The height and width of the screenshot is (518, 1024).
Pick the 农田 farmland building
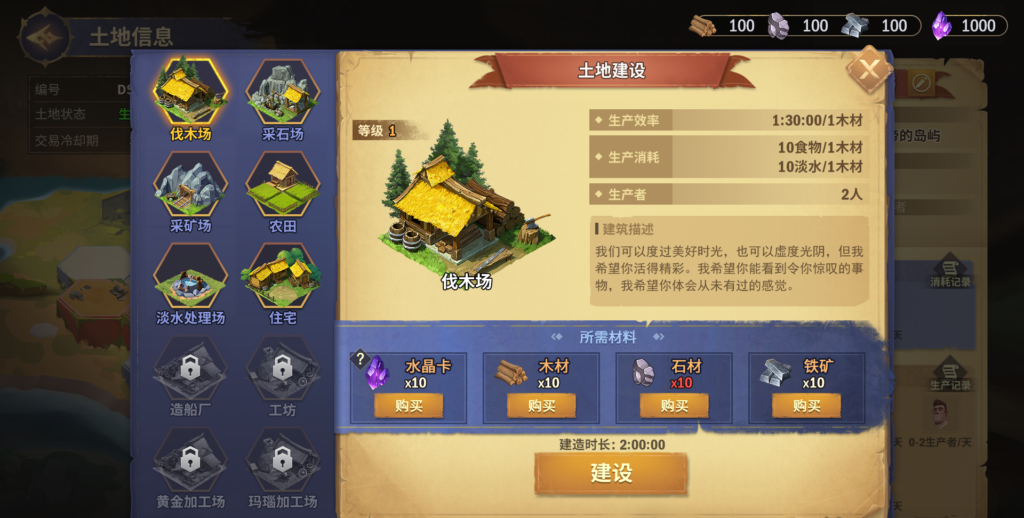(283, 186)
